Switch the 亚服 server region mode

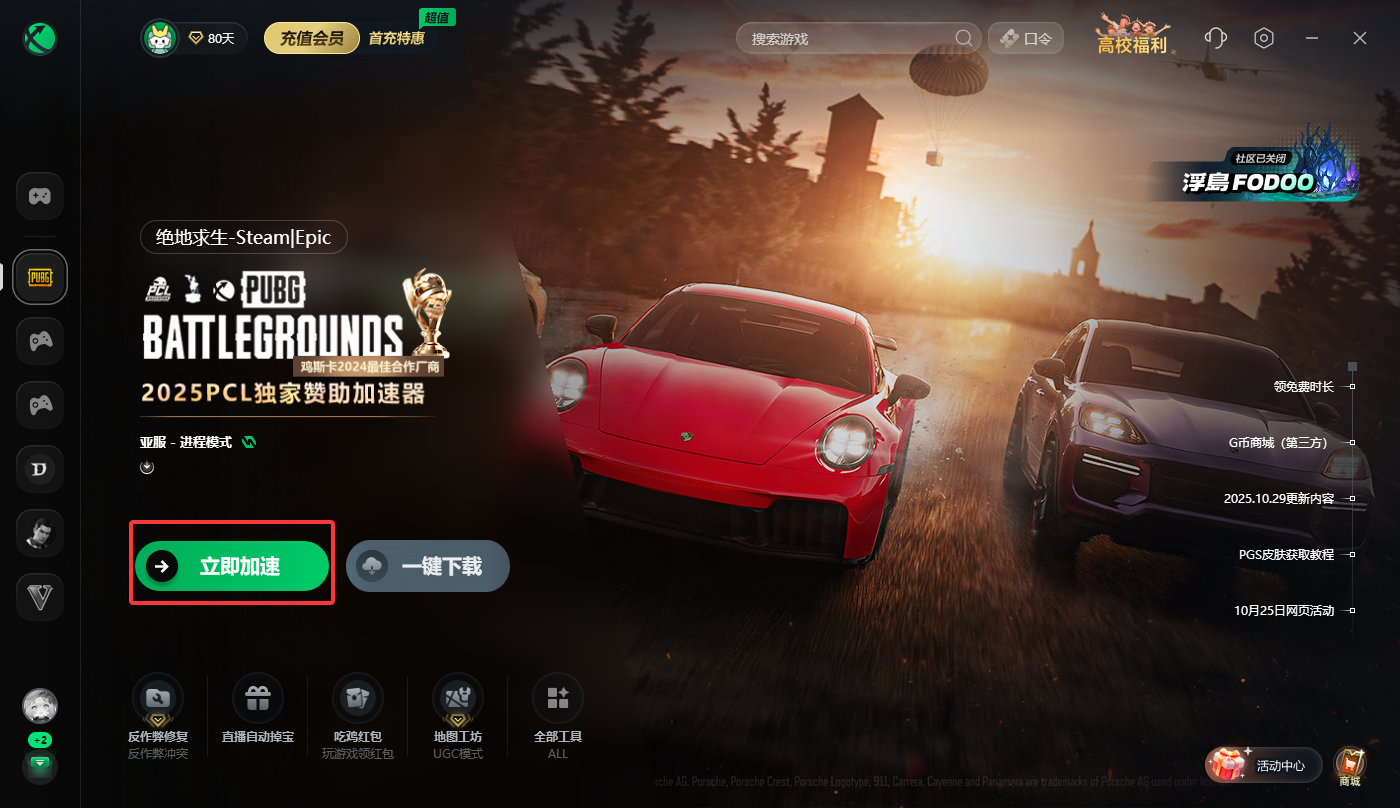pos(248,442)
